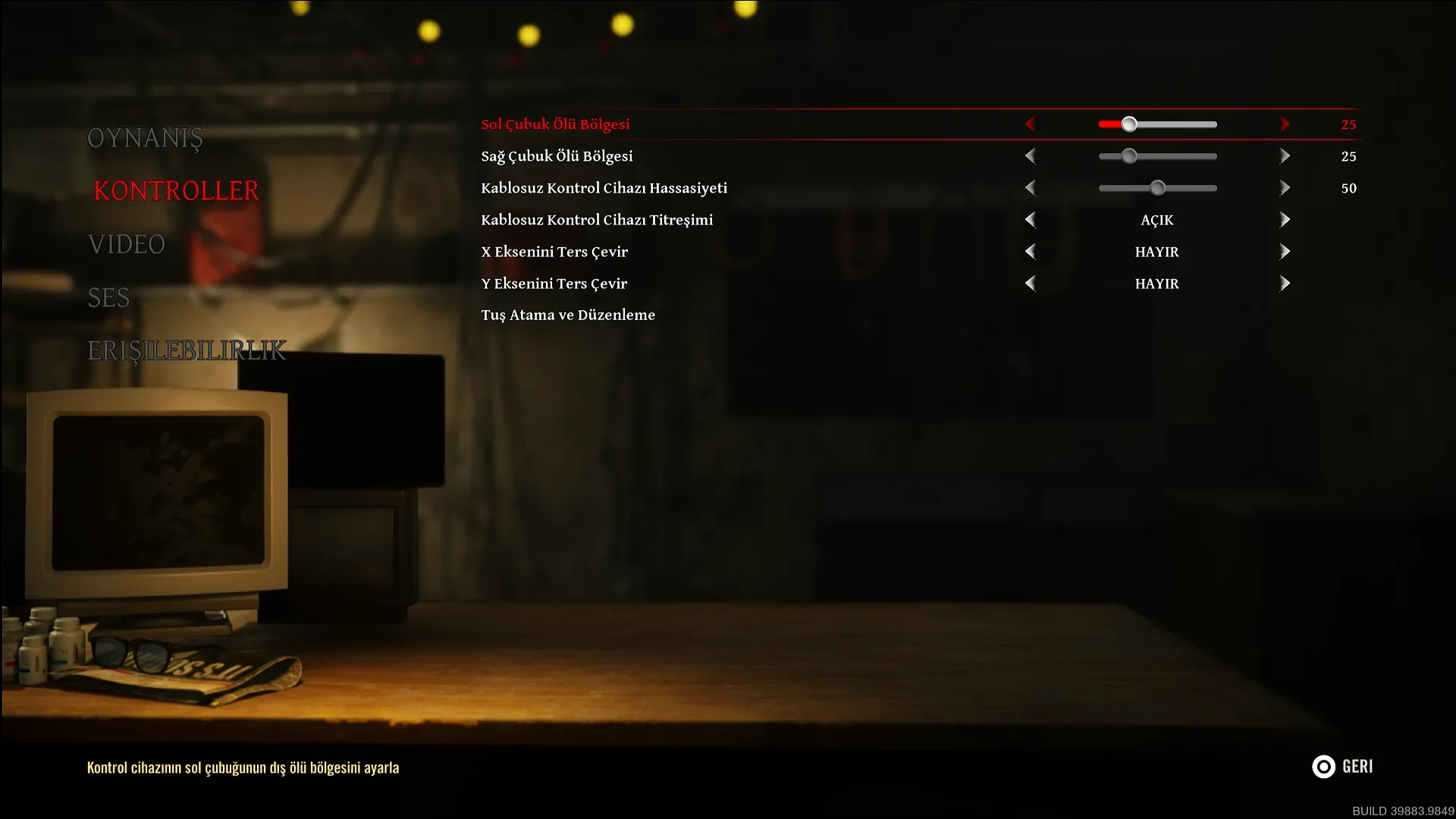The height and width of the screenshot is (819, 1456).
Task: Select the KONTROLLER category
Action: pos(176,190)
